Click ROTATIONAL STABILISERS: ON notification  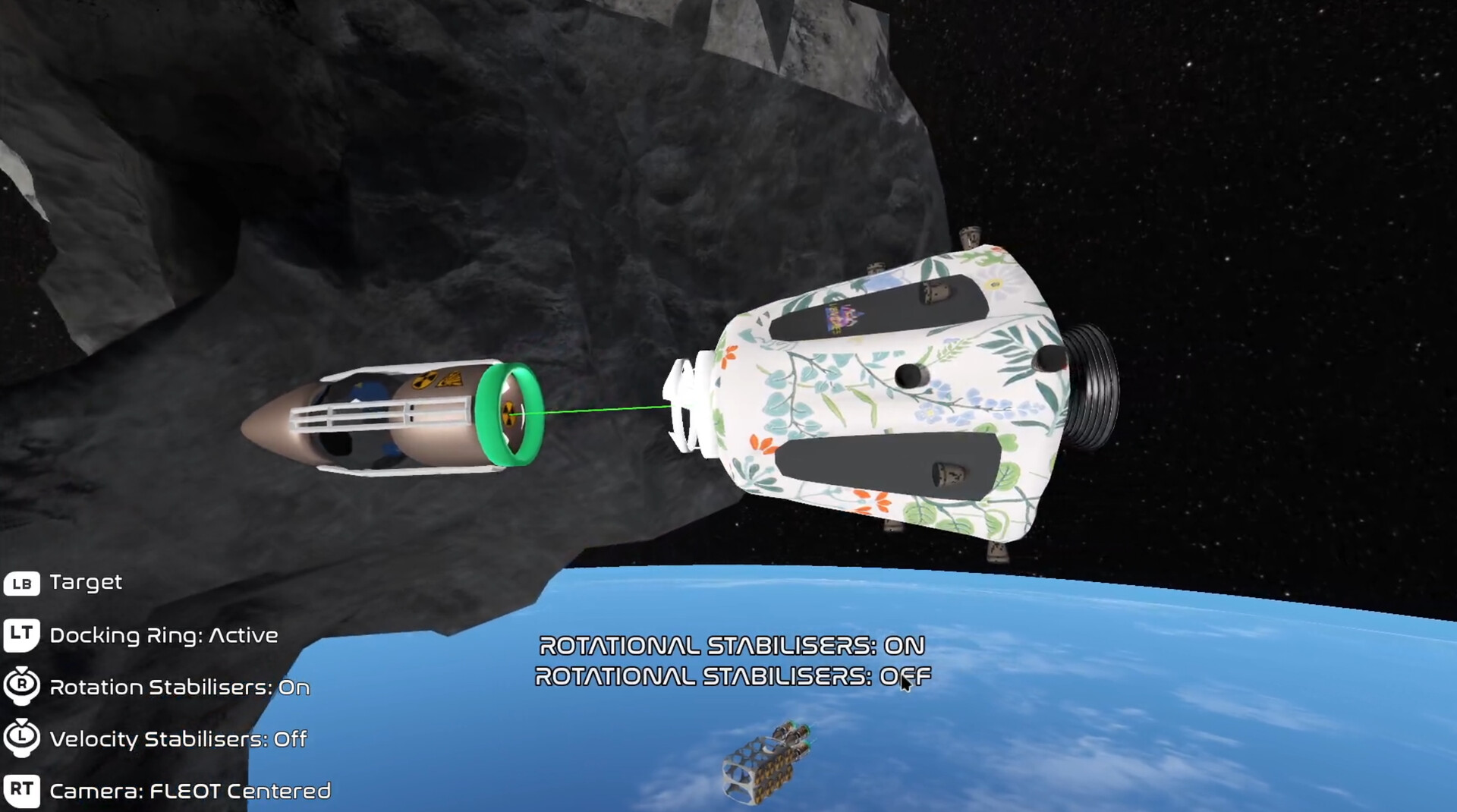coord(731,645)
